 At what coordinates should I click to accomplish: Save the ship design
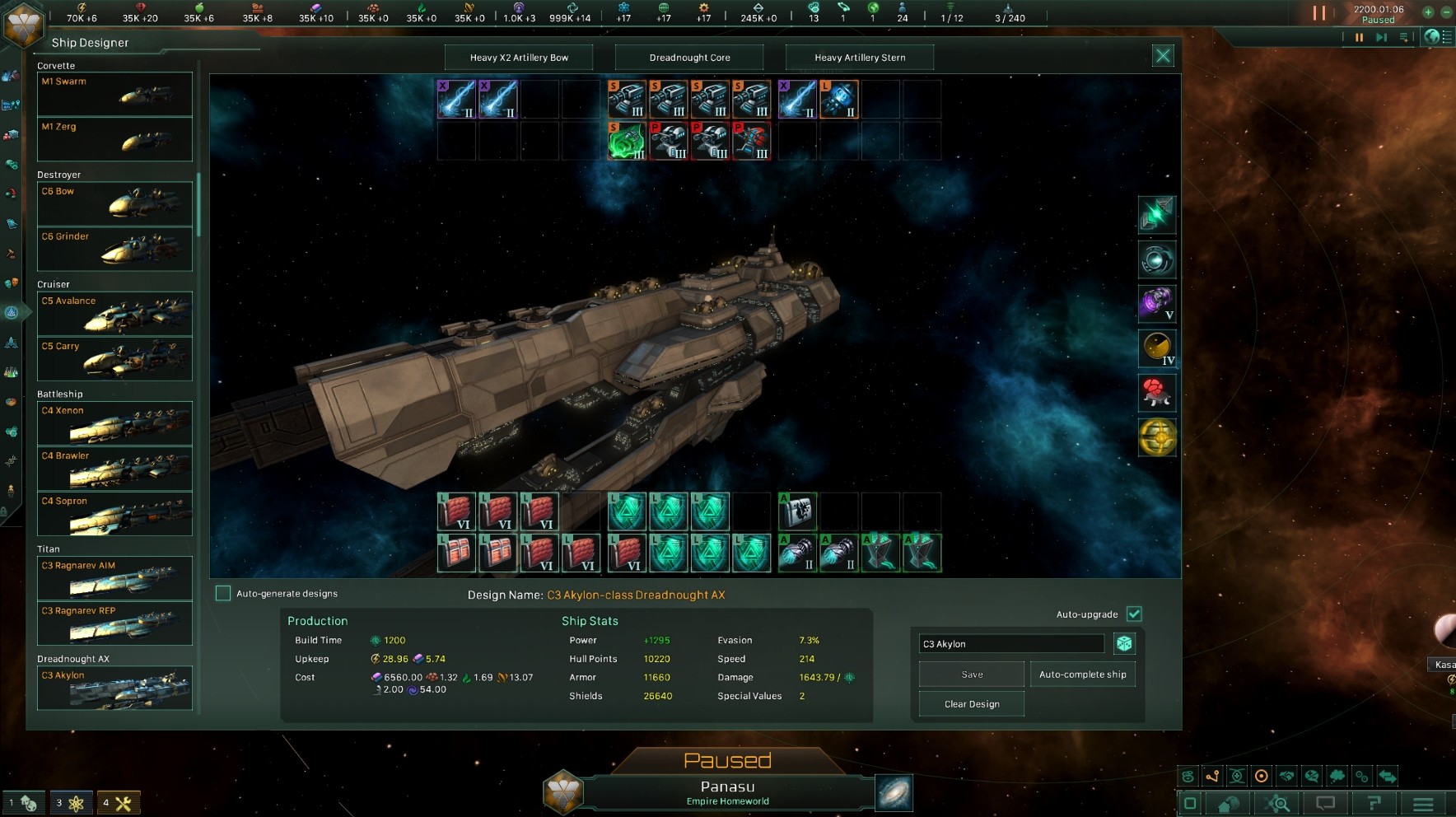pos(972,675)
